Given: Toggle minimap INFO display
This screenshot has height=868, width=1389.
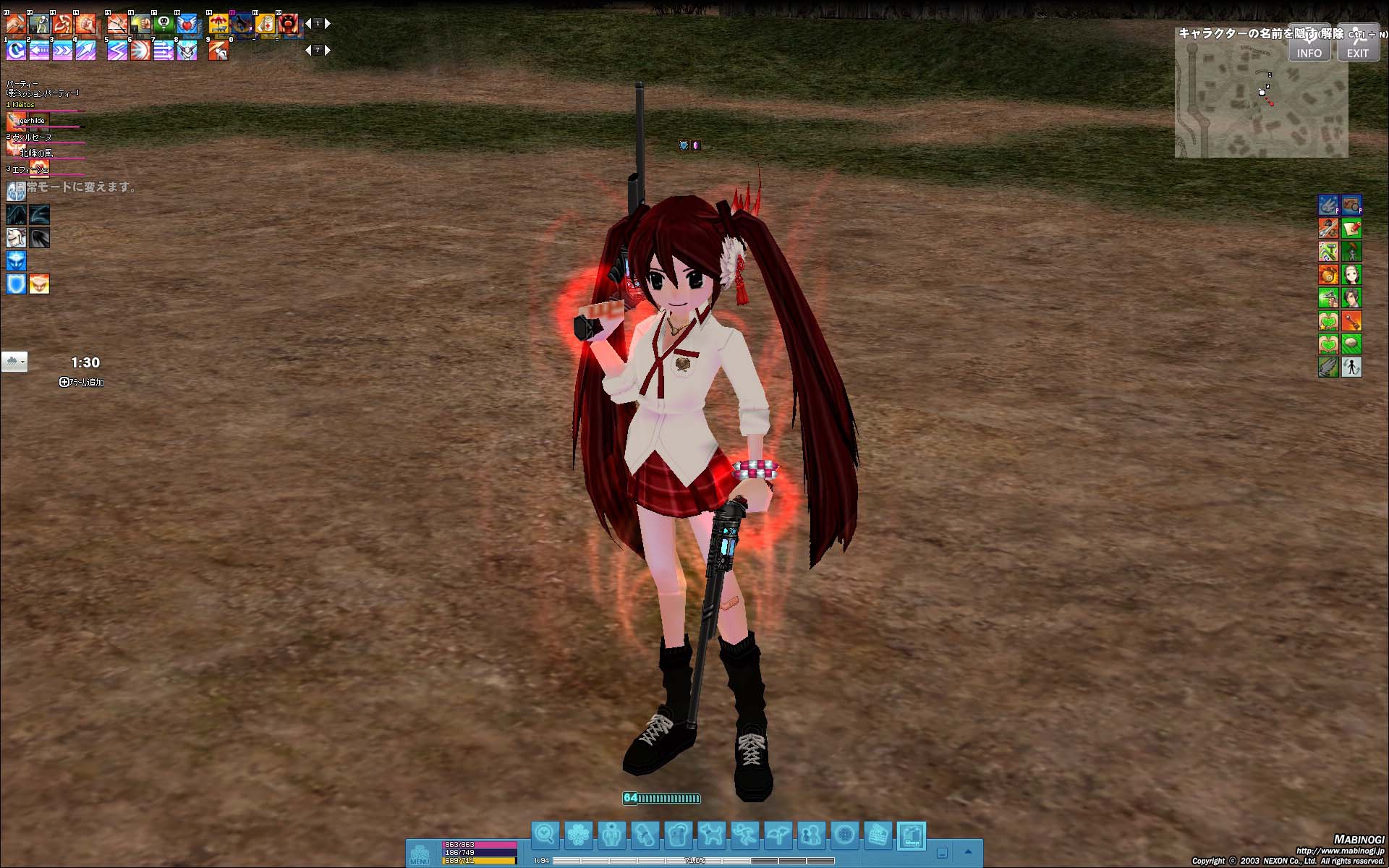Looking at the screenshot, I should [x=1309, y=51].
